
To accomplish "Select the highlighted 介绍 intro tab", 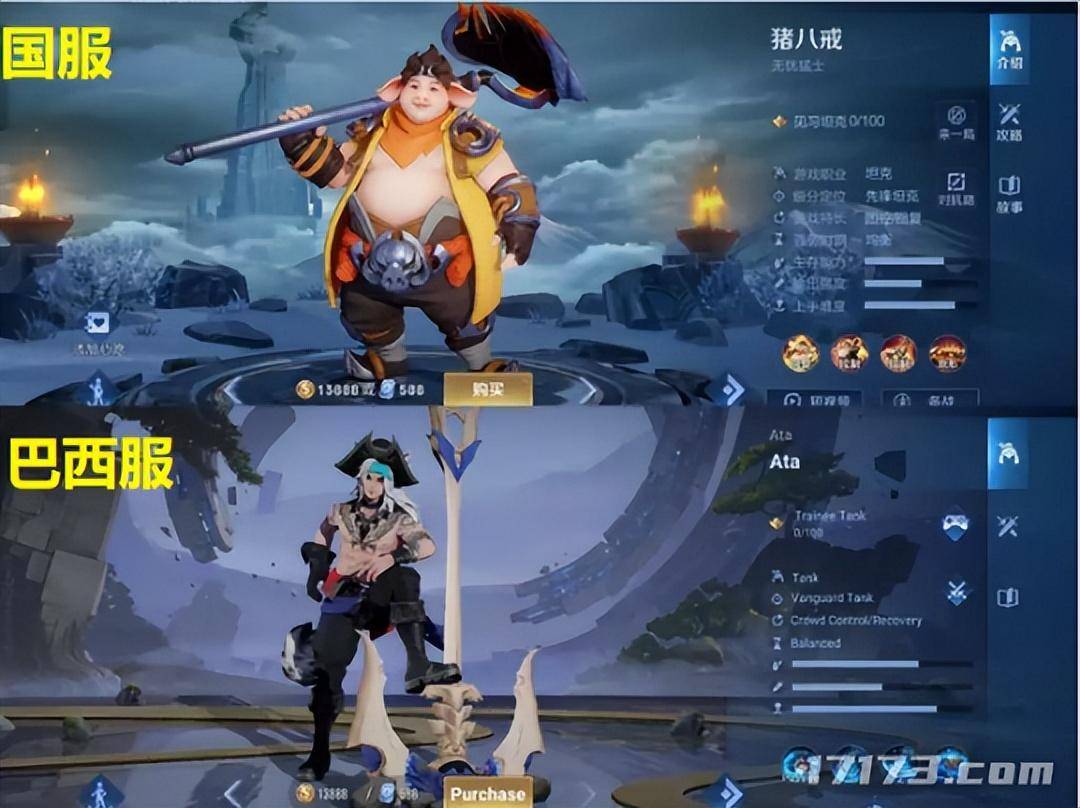I will pos(1009,49).
